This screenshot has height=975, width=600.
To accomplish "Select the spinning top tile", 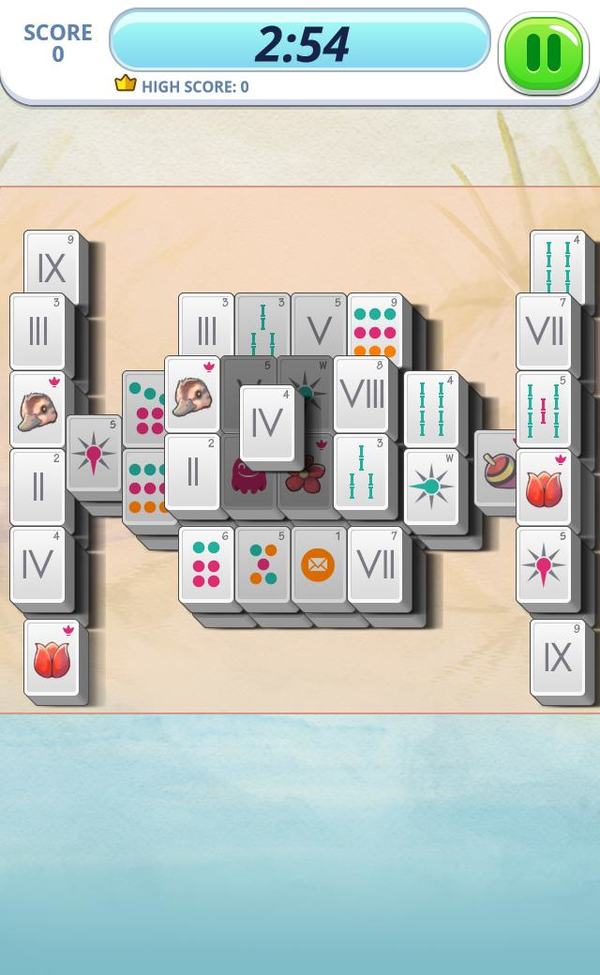I will point(498,468).
